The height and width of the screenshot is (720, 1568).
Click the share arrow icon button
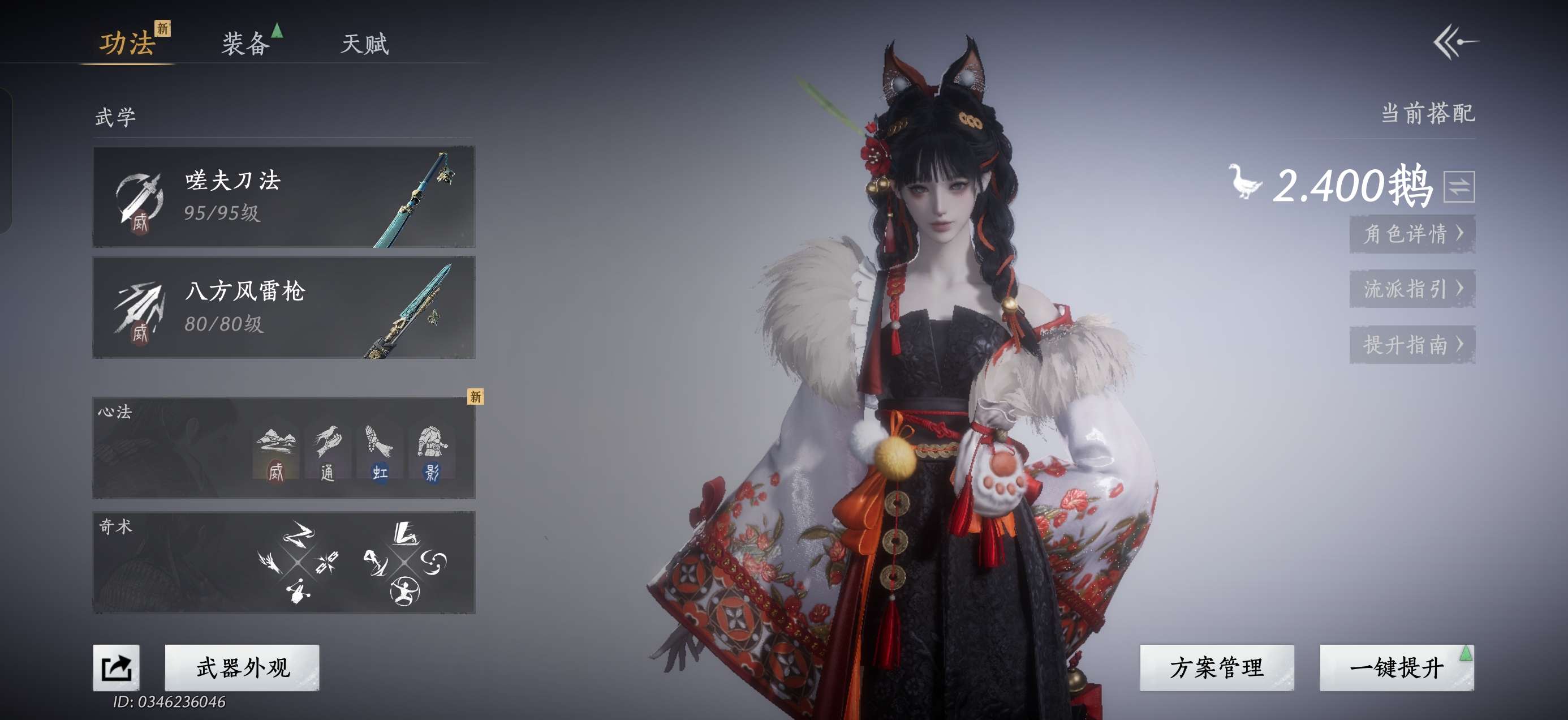click(x=117, y=667)
